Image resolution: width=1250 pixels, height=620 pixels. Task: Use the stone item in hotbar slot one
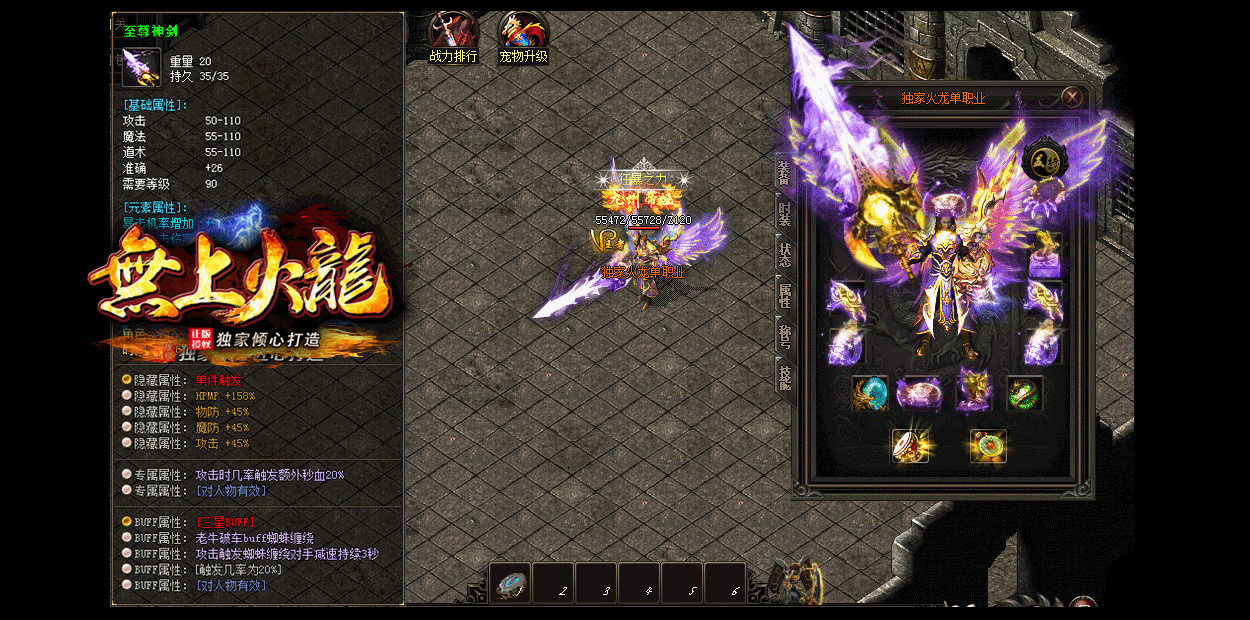point(509,584)
